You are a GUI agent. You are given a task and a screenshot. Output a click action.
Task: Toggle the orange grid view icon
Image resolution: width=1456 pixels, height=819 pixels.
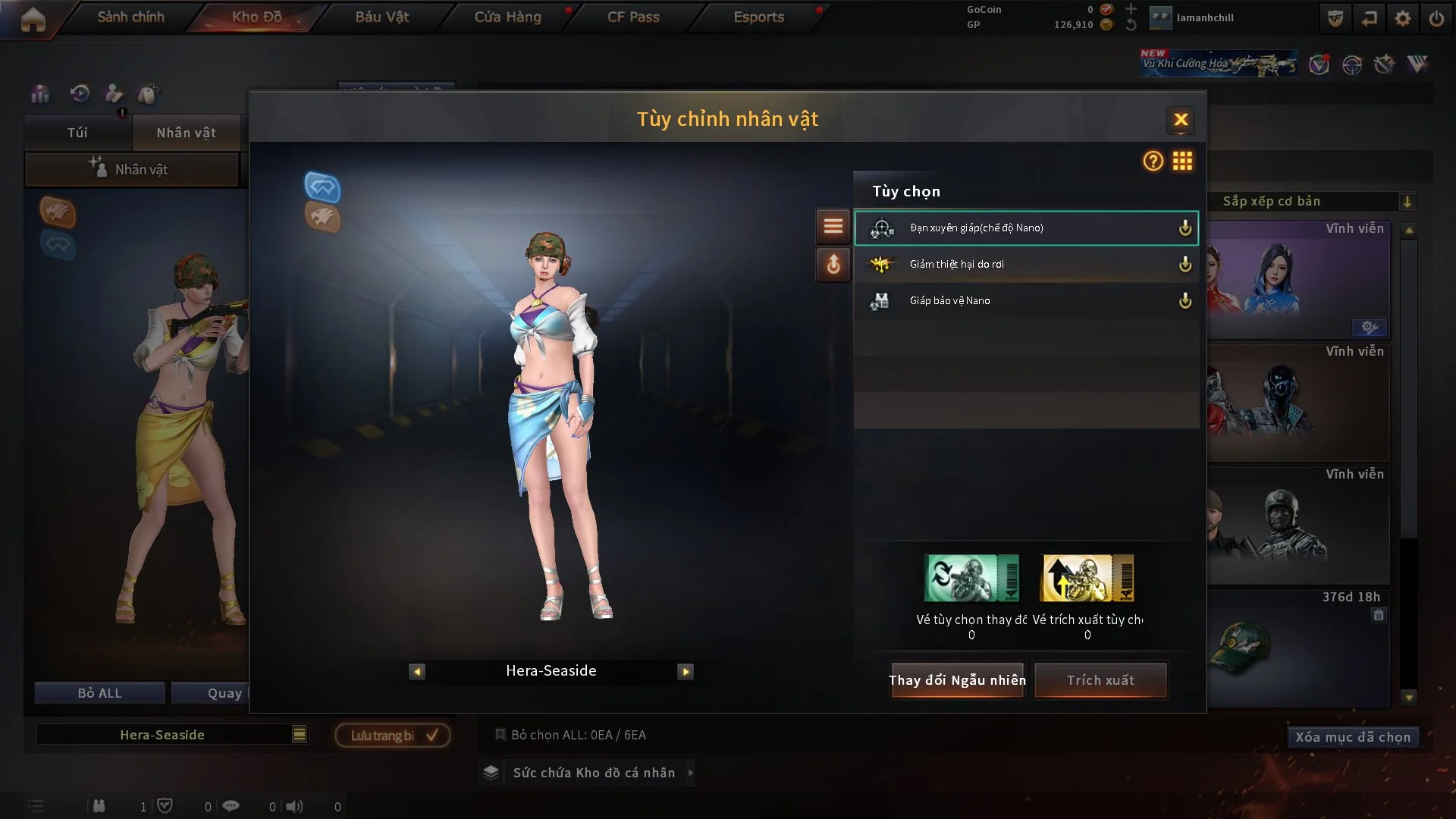coord(1182,161)
